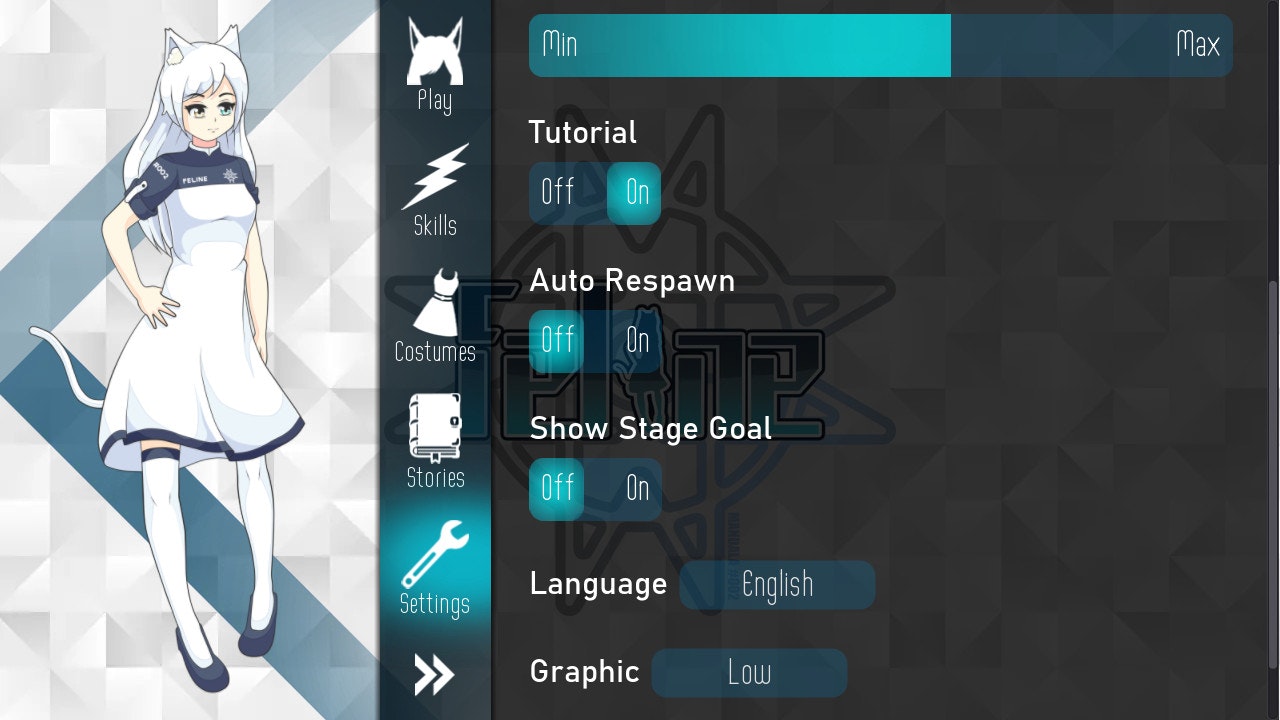Change the Graphic quality from Low
The height and width of the screenshot is (720, 1280).
click(749, 673)
